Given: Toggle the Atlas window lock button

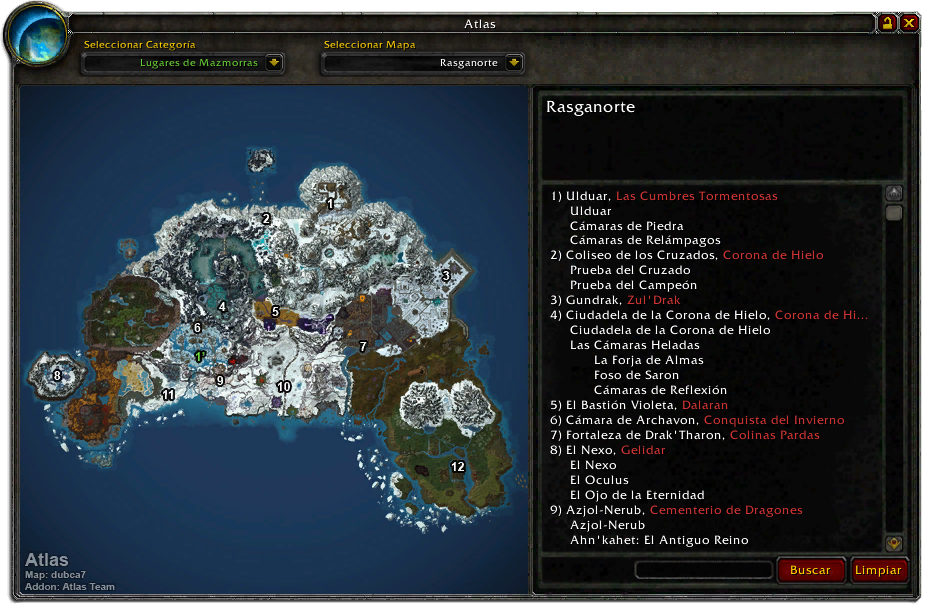Looking at the screenshot, I should click(x=887, y=23).
